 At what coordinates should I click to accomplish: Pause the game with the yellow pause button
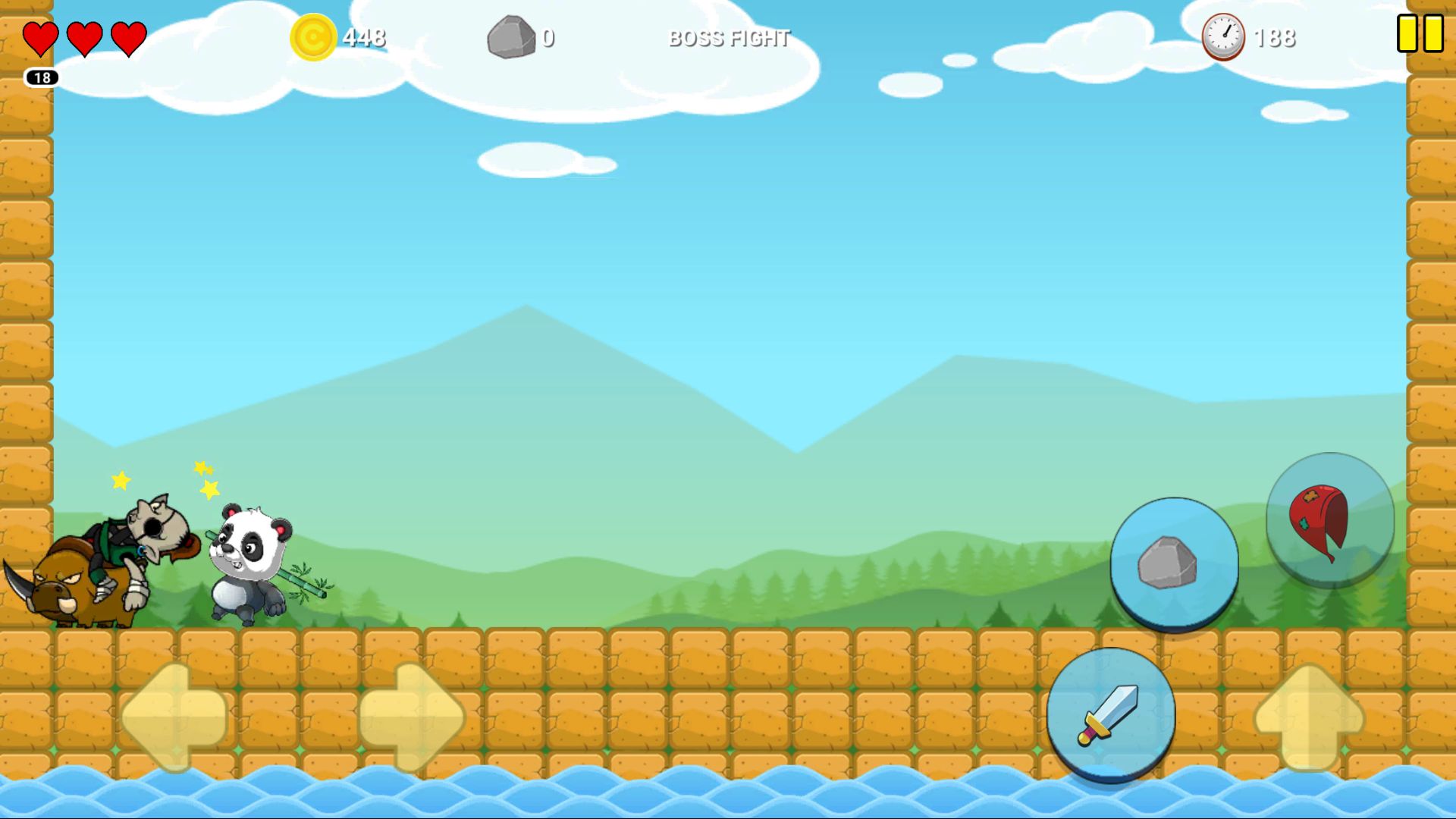tap(1420, 34)
